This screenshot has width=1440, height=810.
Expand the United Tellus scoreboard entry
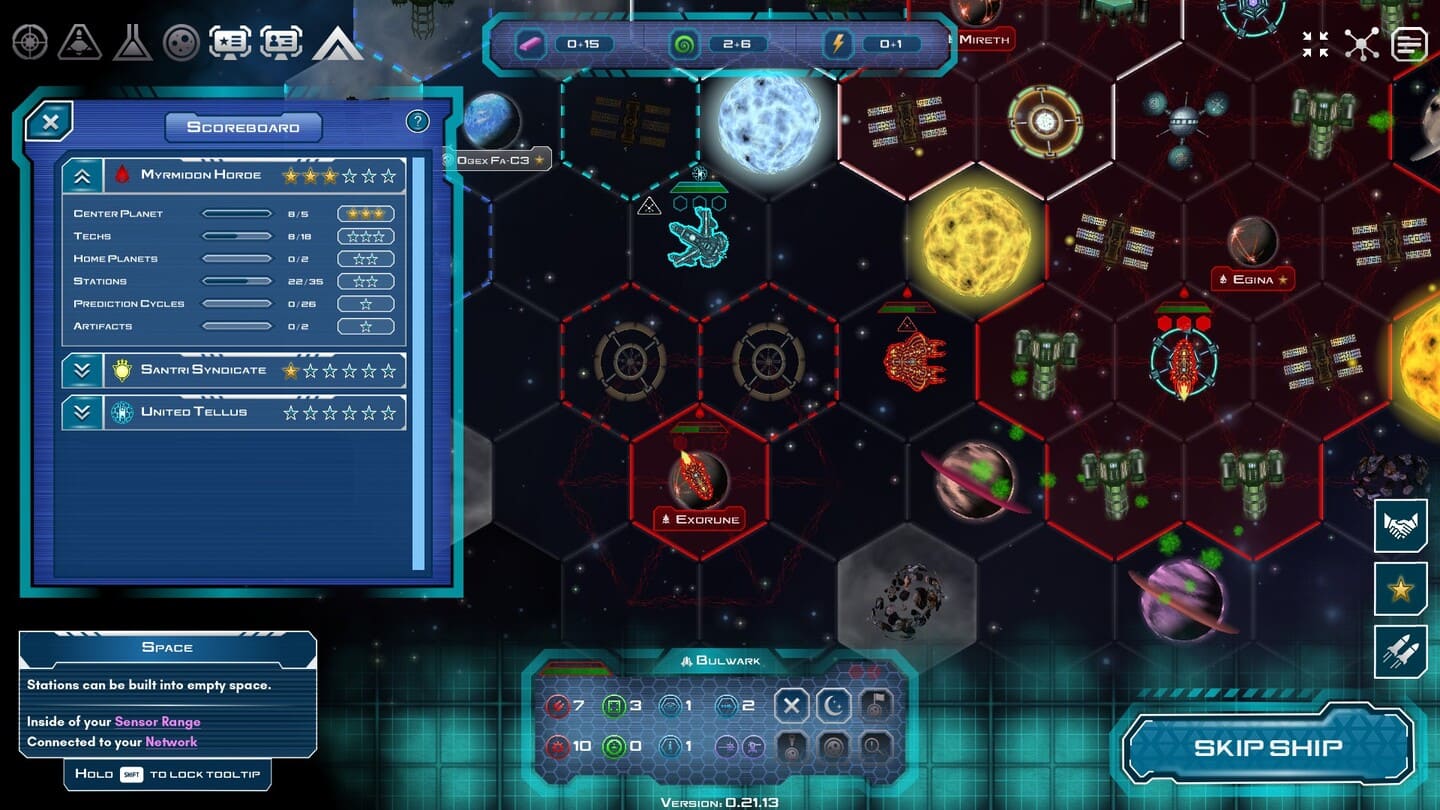coord(82,412)
